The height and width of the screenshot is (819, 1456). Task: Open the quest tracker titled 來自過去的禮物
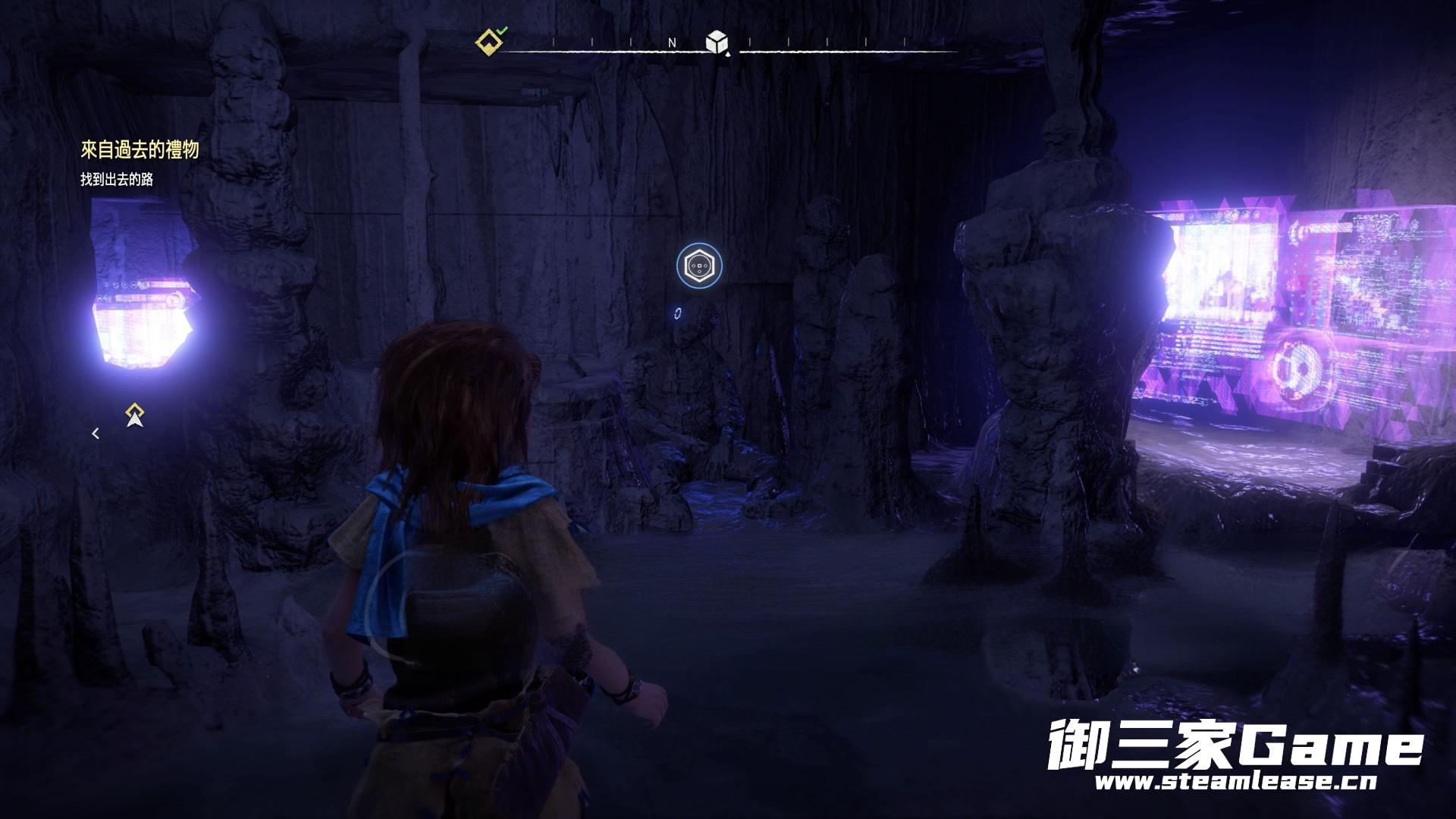(x=140, y=149)
